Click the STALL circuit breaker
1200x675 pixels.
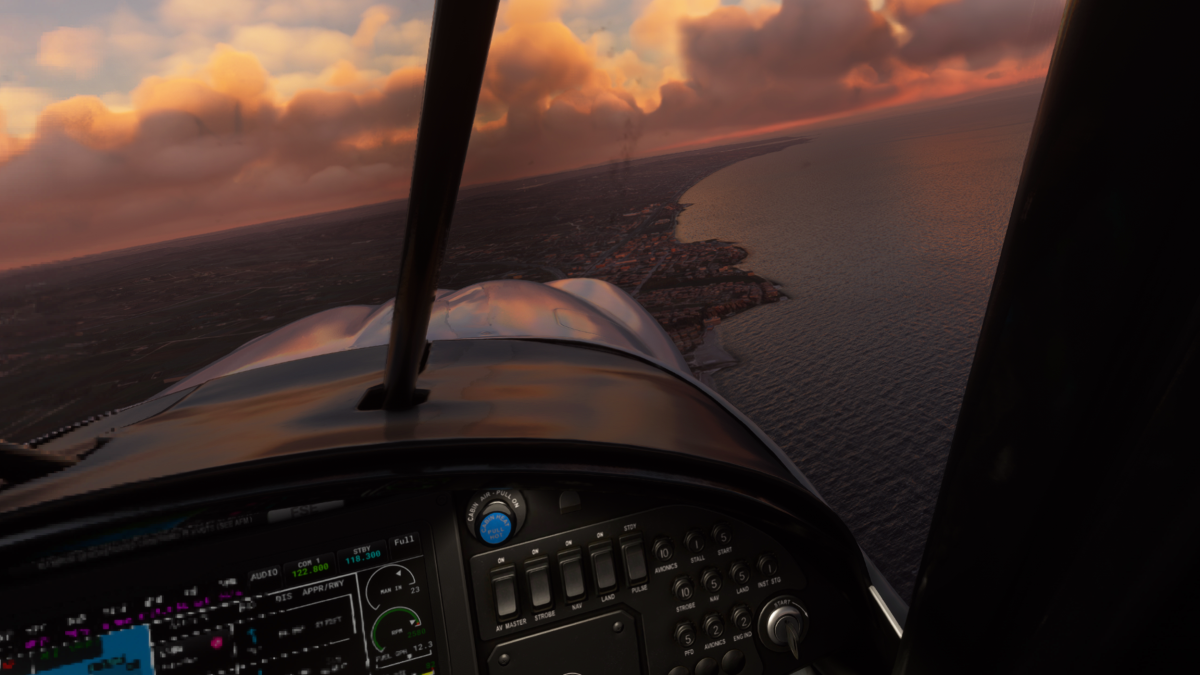tap(694, 542)
